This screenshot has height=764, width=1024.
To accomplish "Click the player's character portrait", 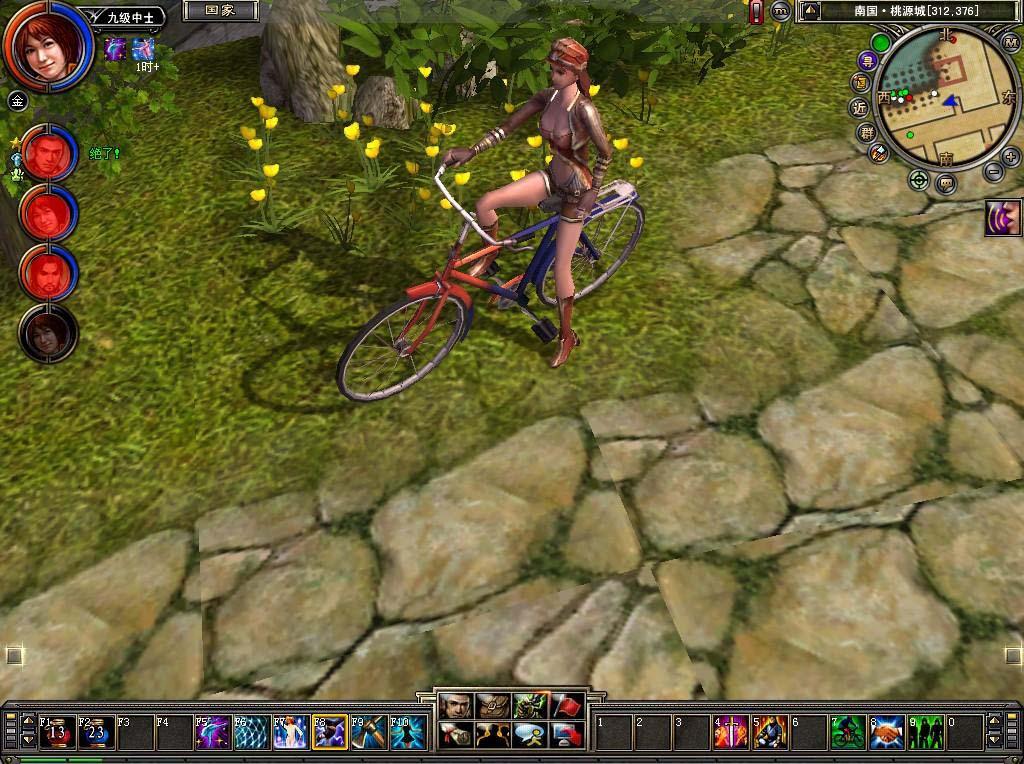I will pos(46,45).
